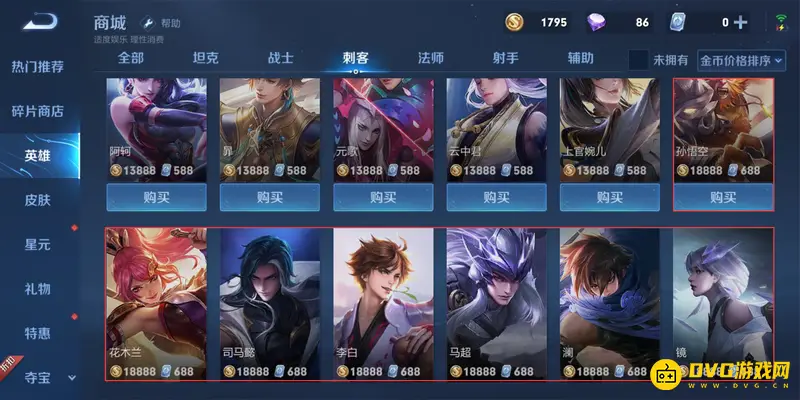Switch to the 射手 marksman tab
Screen dimensions: 800x400
[x=506, y=59]
